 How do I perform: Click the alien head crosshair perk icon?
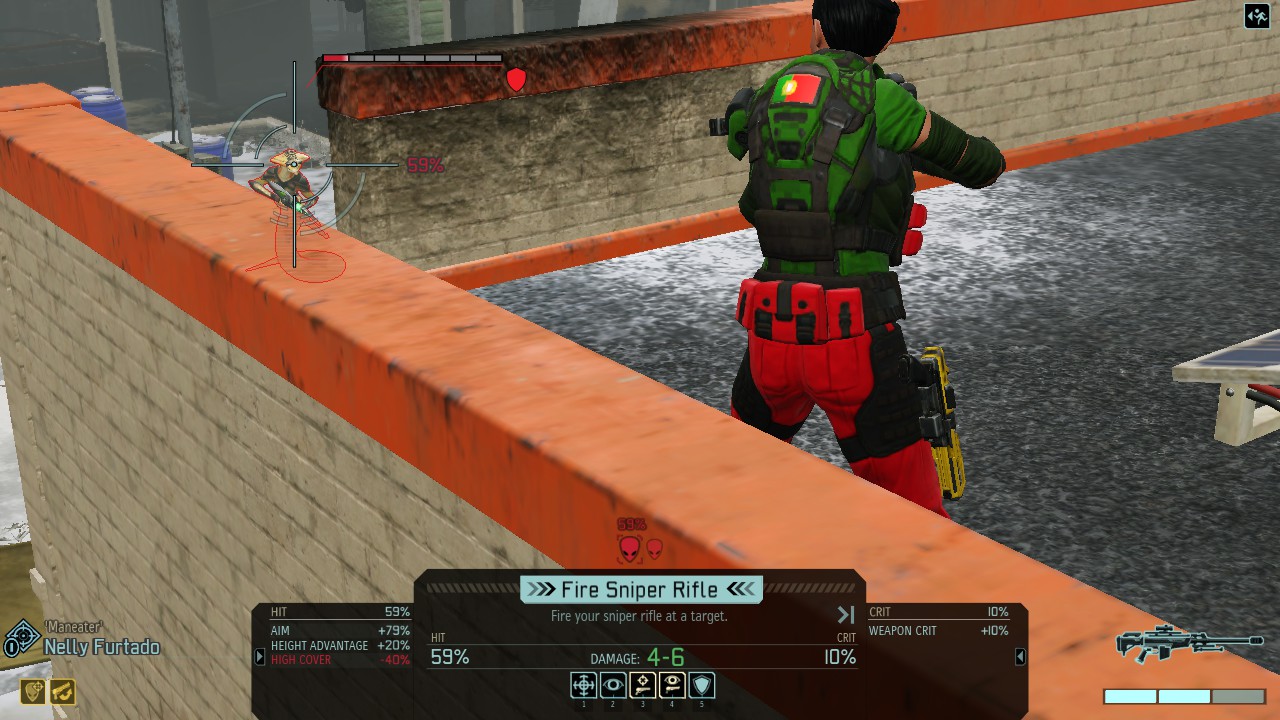[x=33, y=690]
